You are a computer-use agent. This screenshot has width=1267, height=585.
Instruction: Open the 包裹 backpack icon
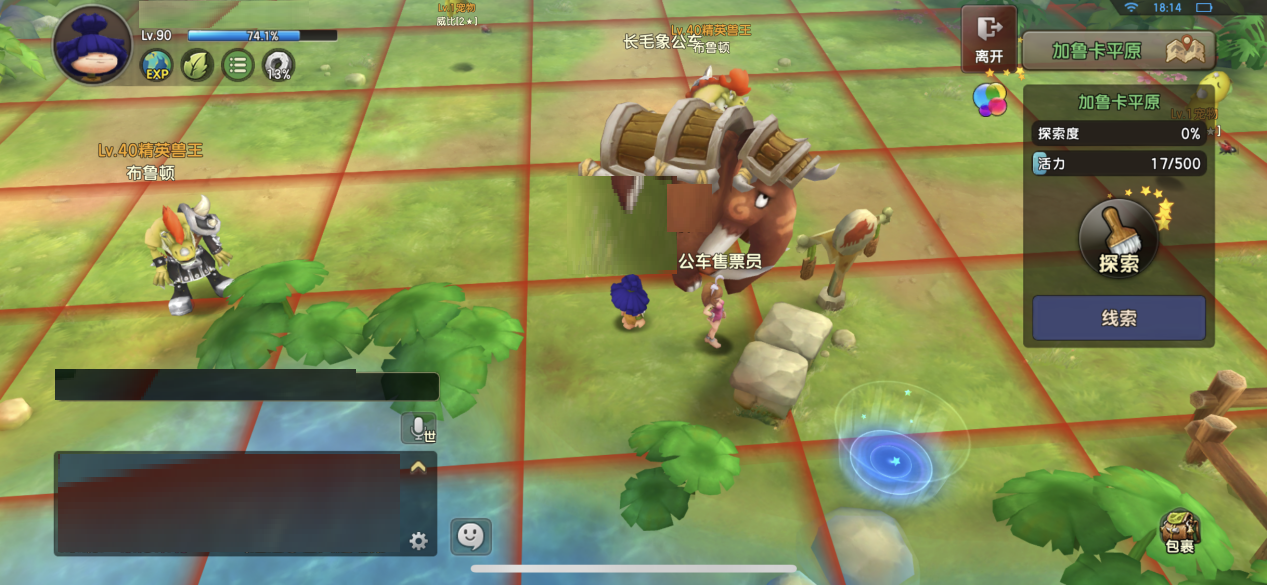pos(1179,532)
